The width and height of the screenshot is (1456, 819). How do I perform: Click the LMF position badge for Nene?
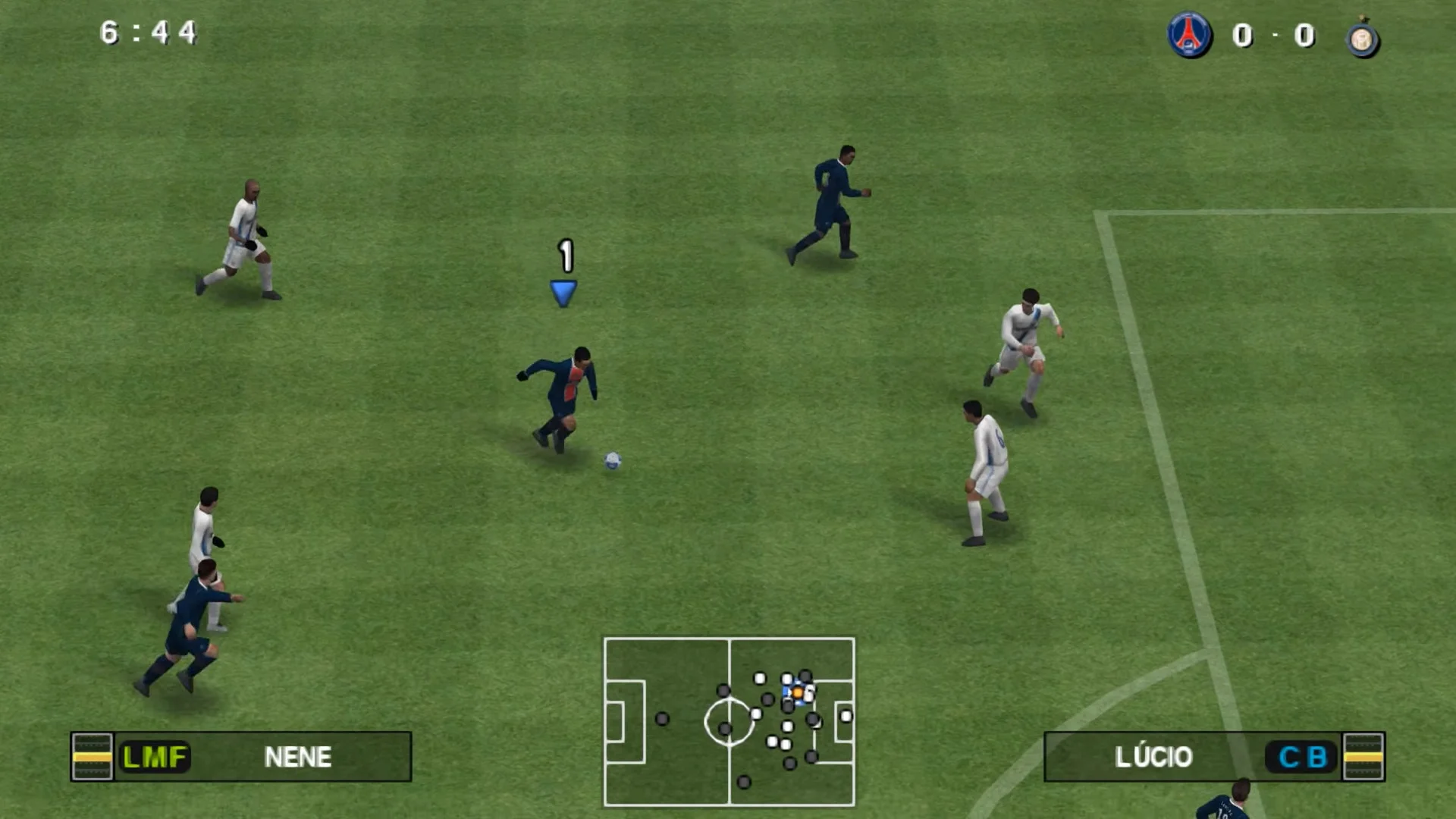pyautogui.click(x=154, y=757)
